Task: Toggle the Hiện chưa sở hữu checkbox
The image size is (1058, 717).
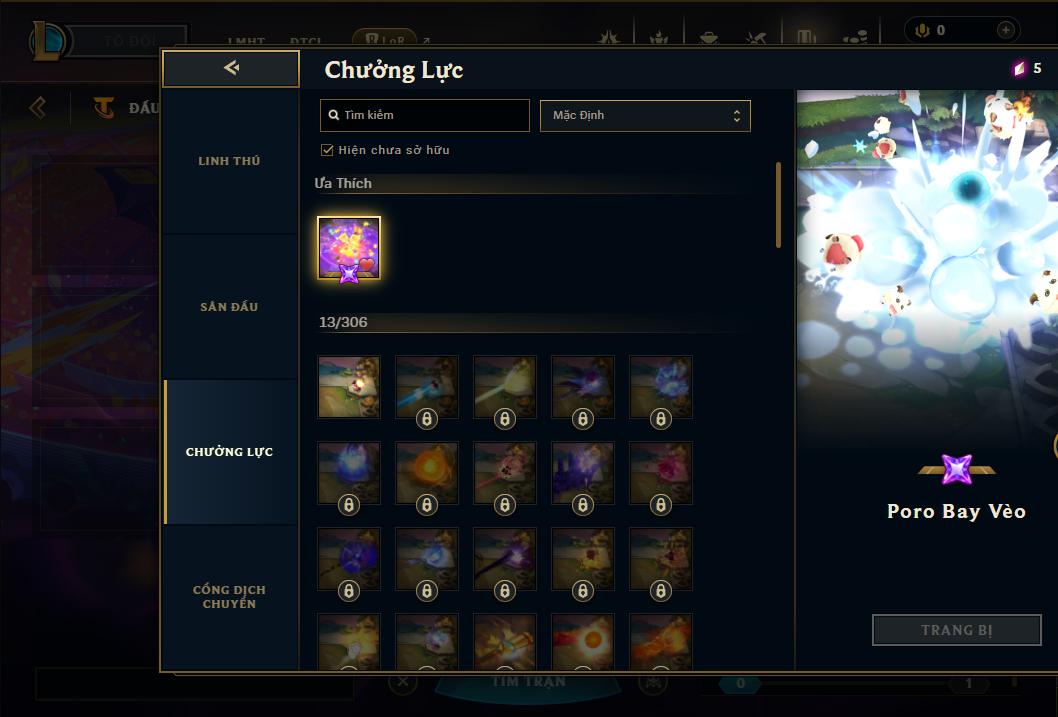Action: click(327, 150)
